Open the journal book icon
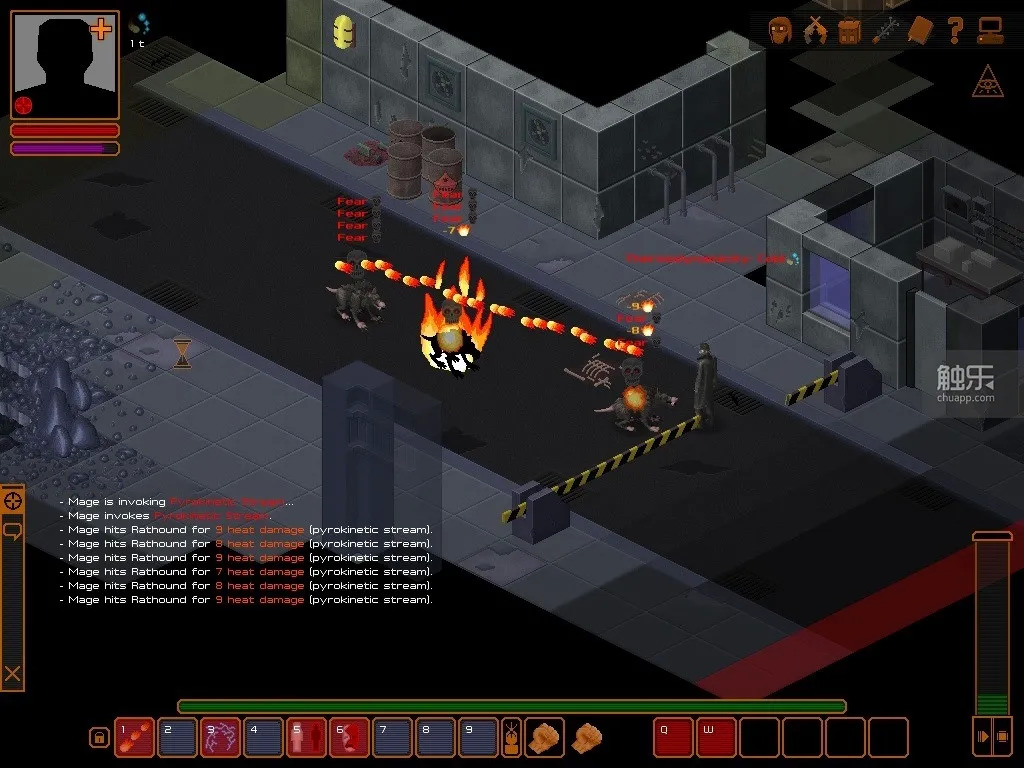1024x768 pixels. (920, 31)
